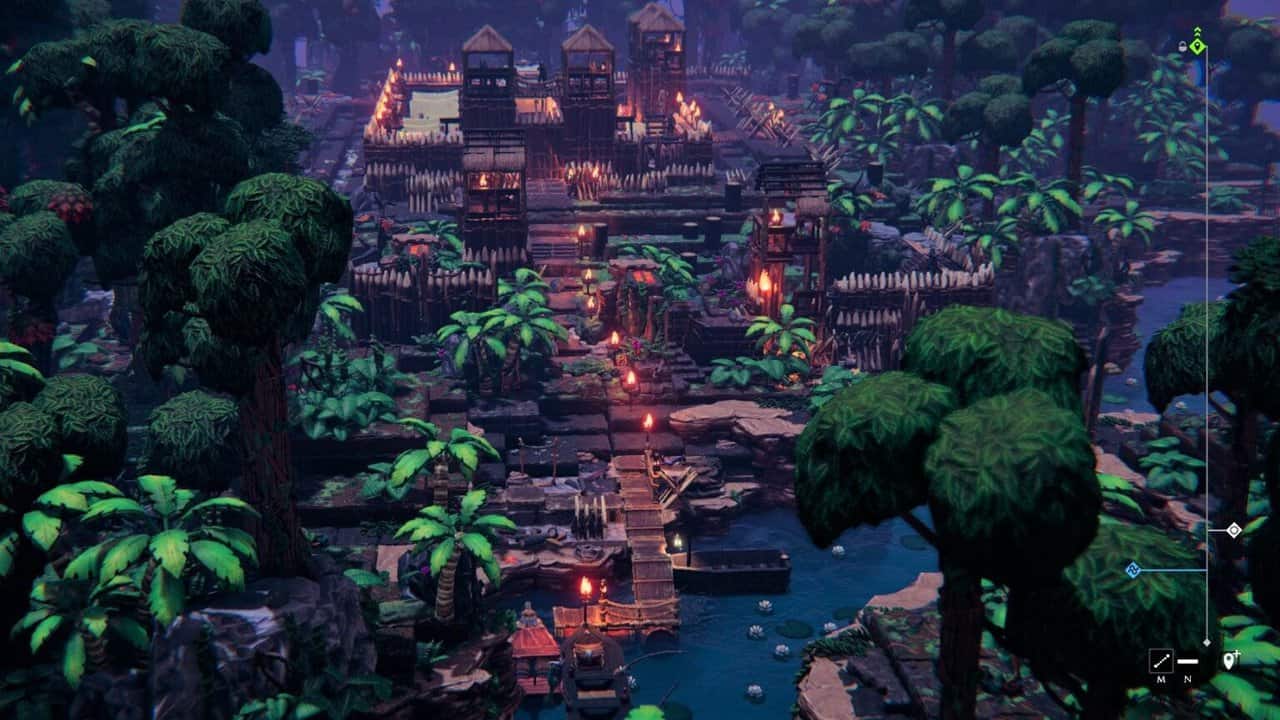1280x720 pixels.
Task: Click the chevron arrows above the waypoint marker
Action: [x=1197, y=31]
